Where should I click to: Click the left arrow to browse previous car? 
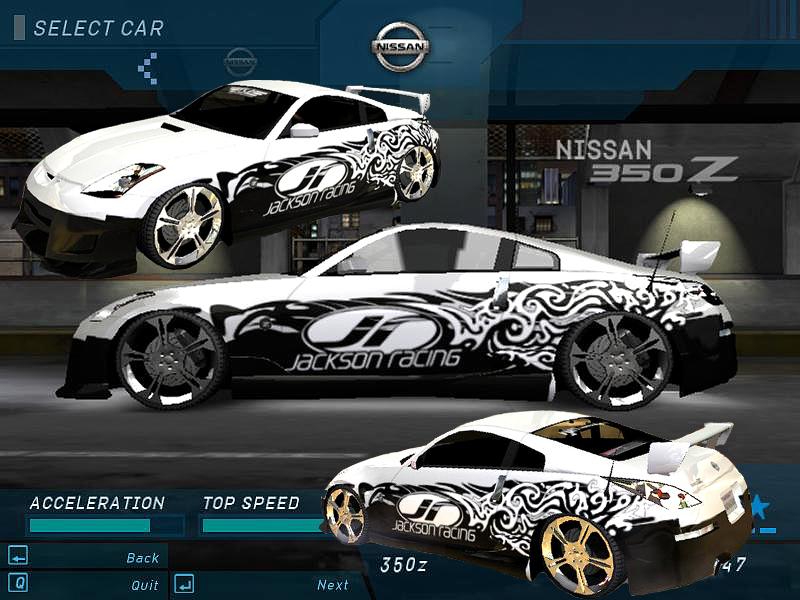pyautogui.click(x=148, y=67)
